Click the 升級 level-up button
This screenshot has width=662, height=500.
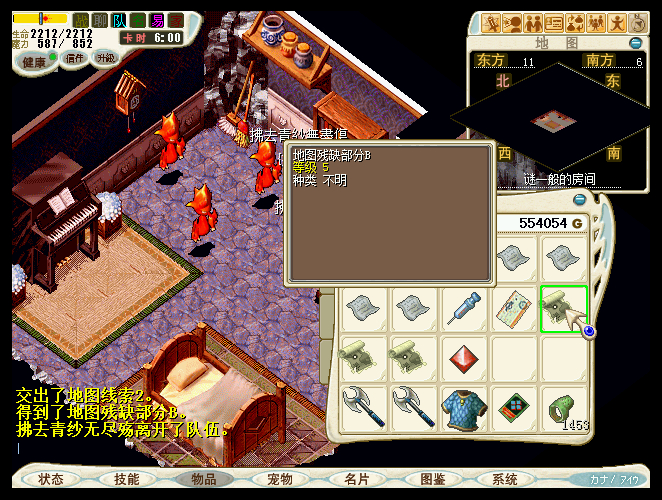coord(105,58)
